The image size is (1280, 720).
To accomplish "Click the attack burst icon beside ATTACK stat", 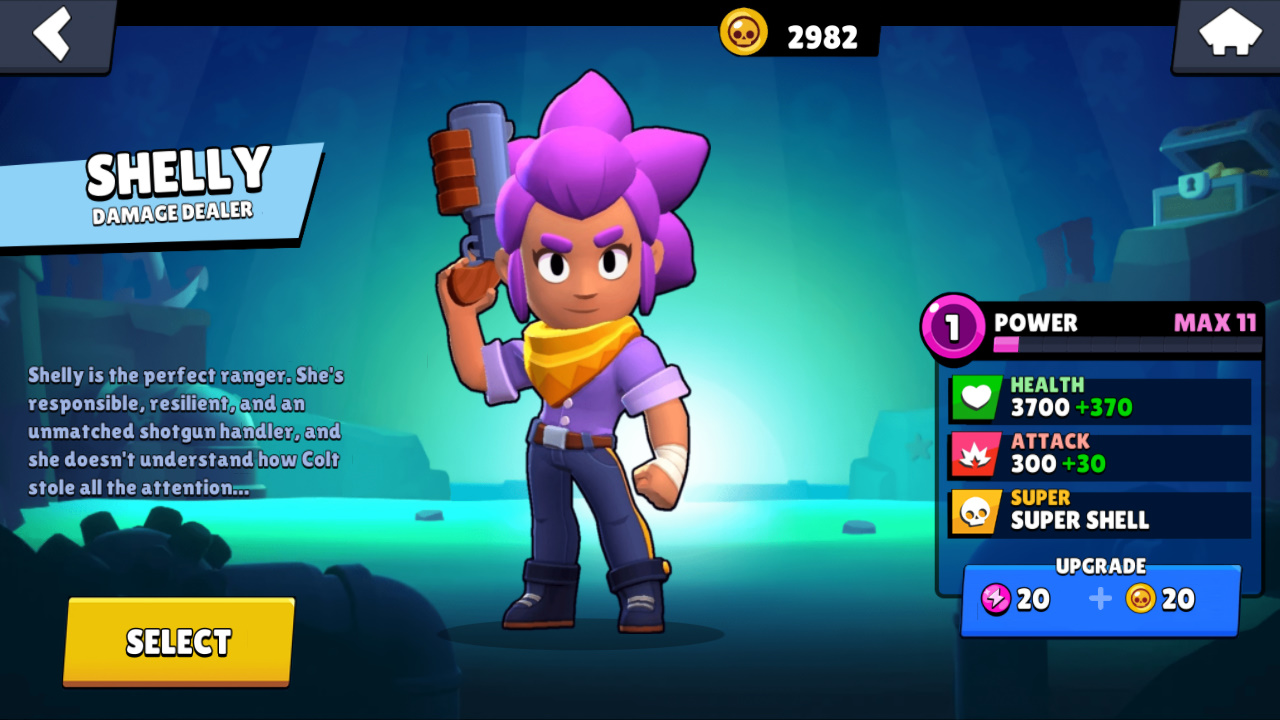I will [x=975, y=455].
